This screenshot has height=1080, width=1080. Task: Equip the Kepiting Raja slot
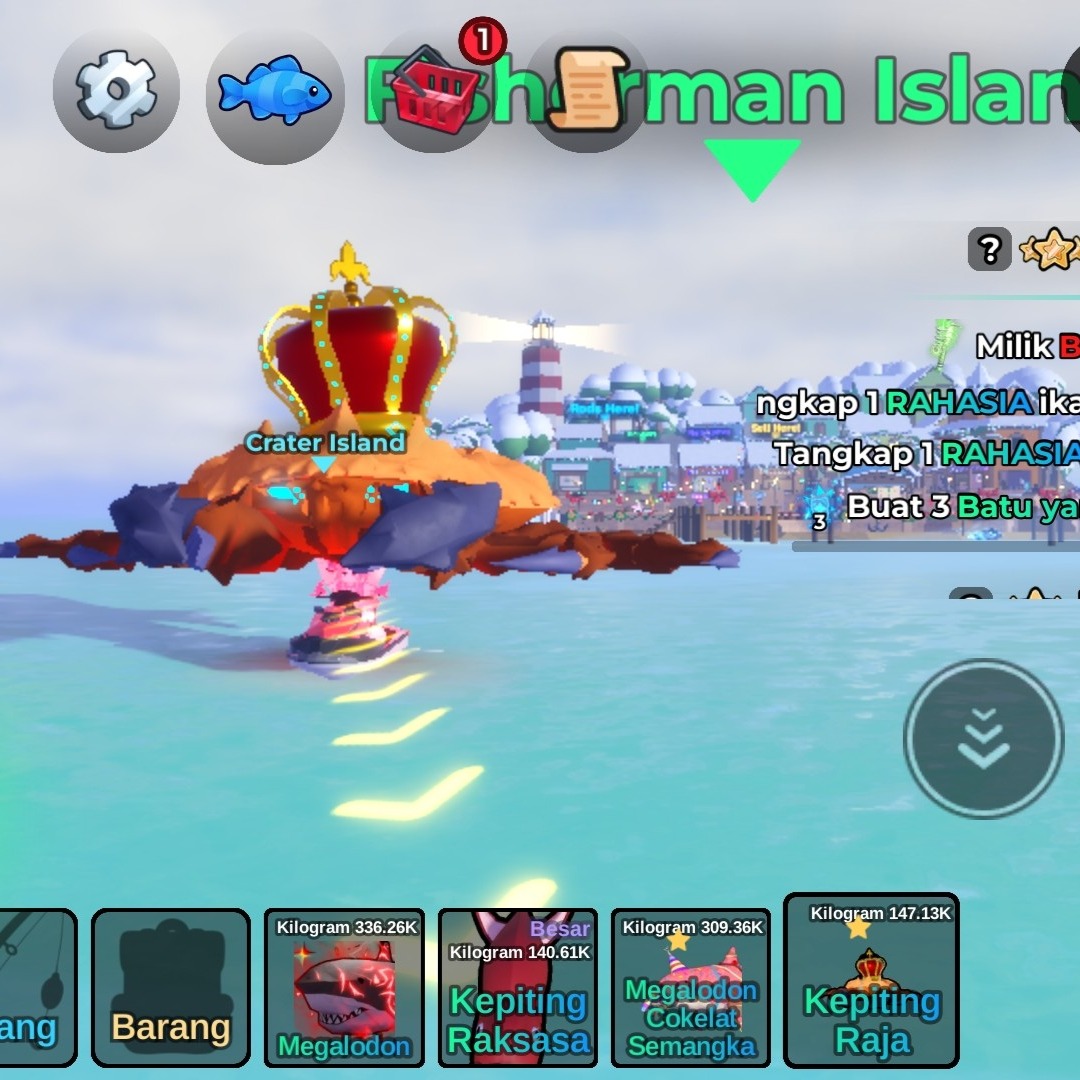(x=871, y=981)
